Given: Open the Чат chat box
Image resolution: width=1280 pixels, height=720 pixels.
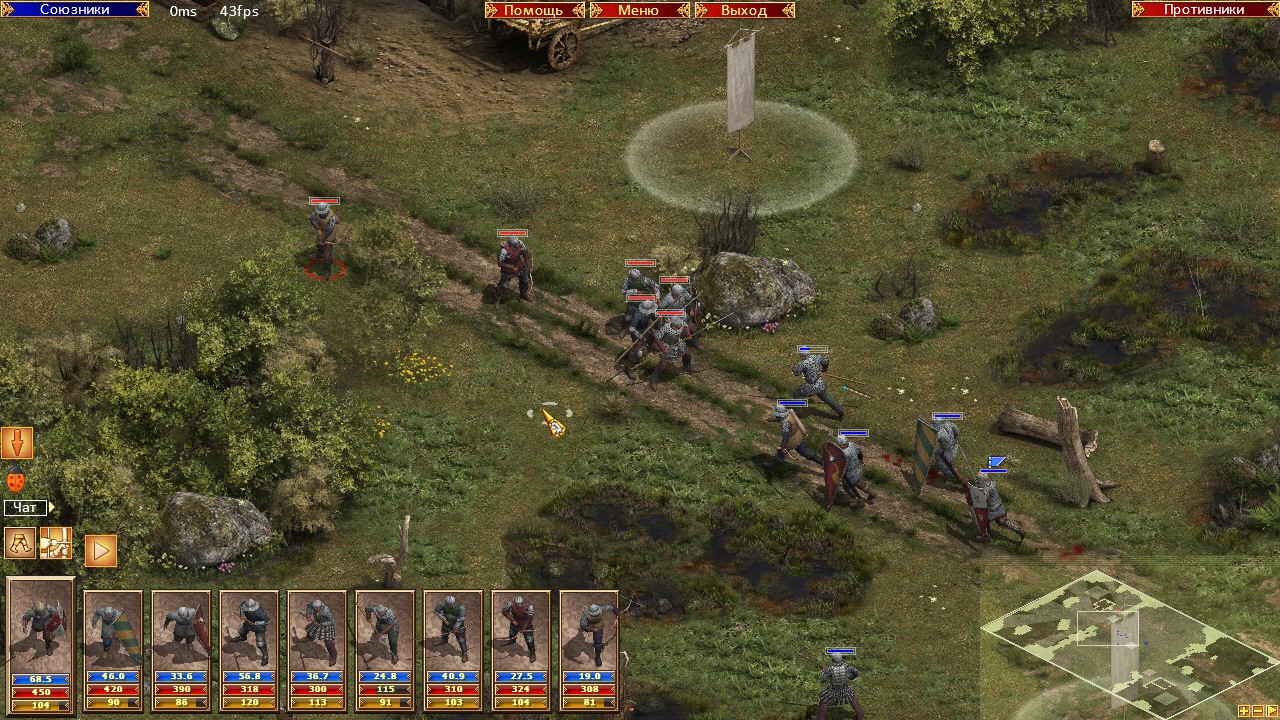Looking at the screenshot, I should pyautogui.click(x=26, y=508).
